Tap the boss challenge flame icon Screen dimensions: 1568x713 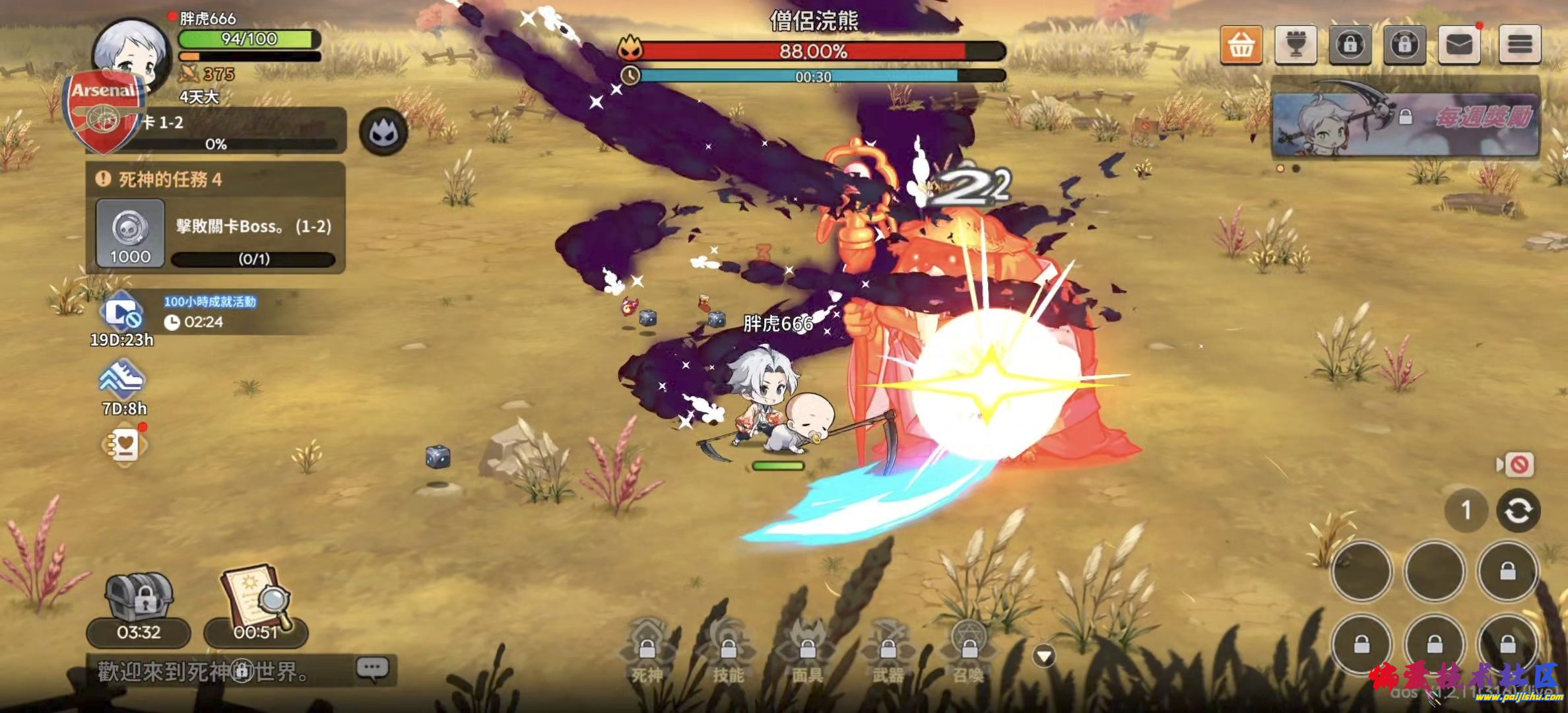point(383,133)
